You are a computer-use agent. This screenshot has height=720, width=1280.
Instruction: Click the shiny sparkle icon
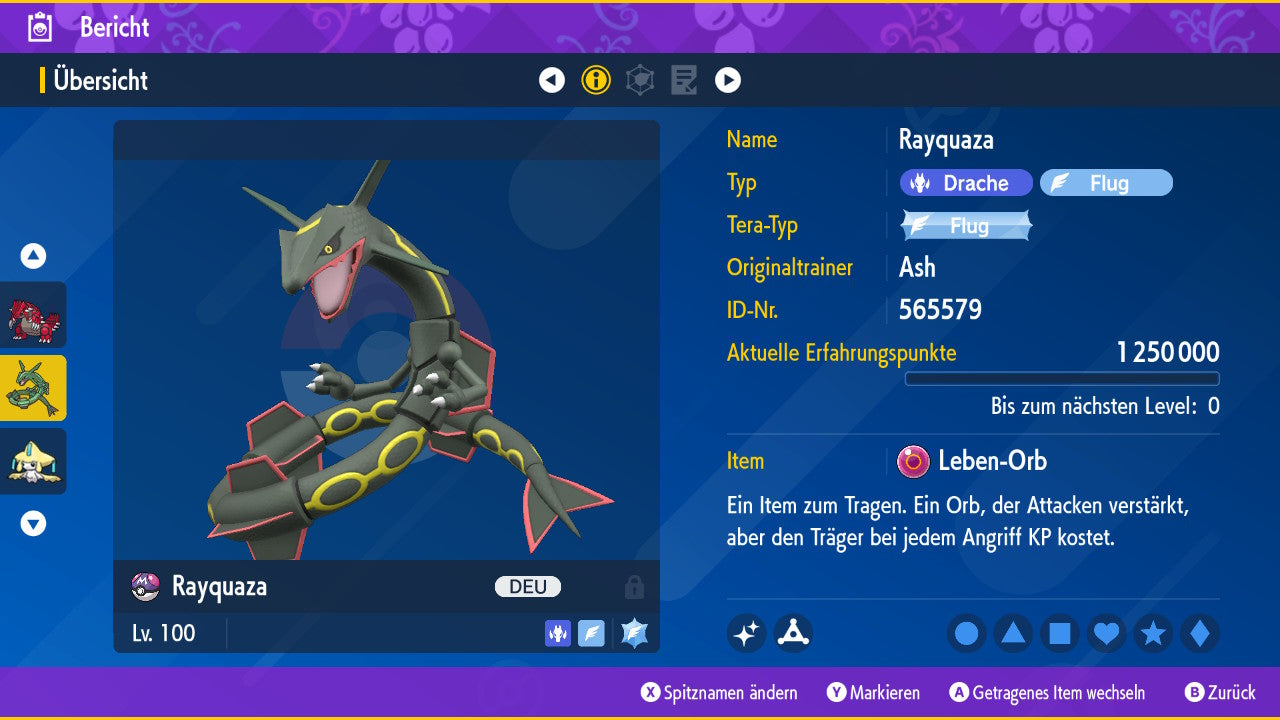[746, 633]
